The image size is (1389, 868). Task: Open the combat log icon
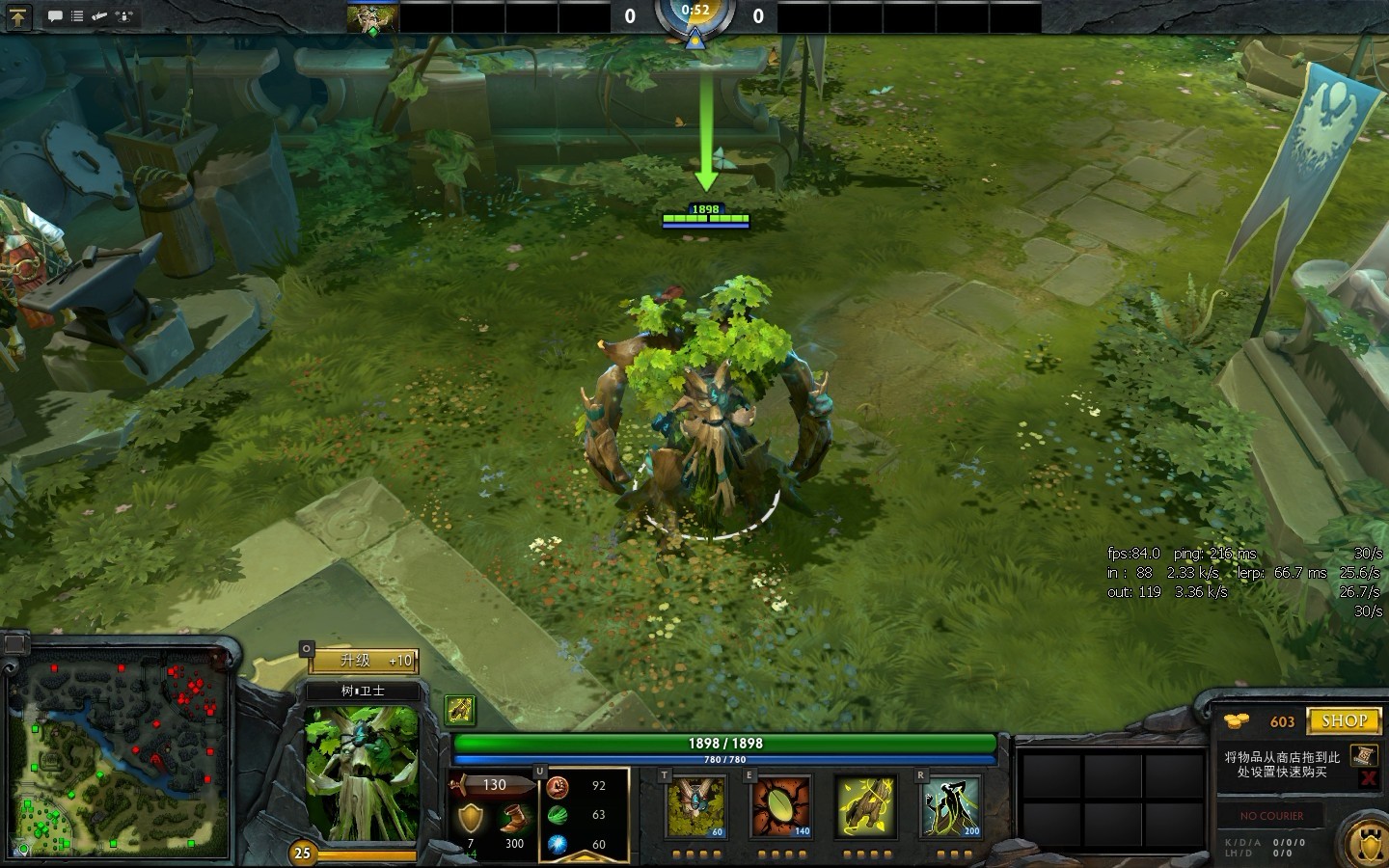tap(99, 15)
